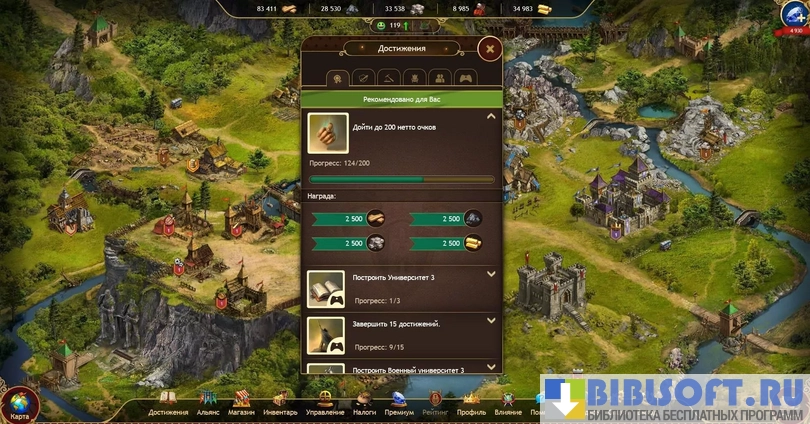Expand the Завершить 15 достижений achievement
This screenshot has width=810, height=424.
490,321
